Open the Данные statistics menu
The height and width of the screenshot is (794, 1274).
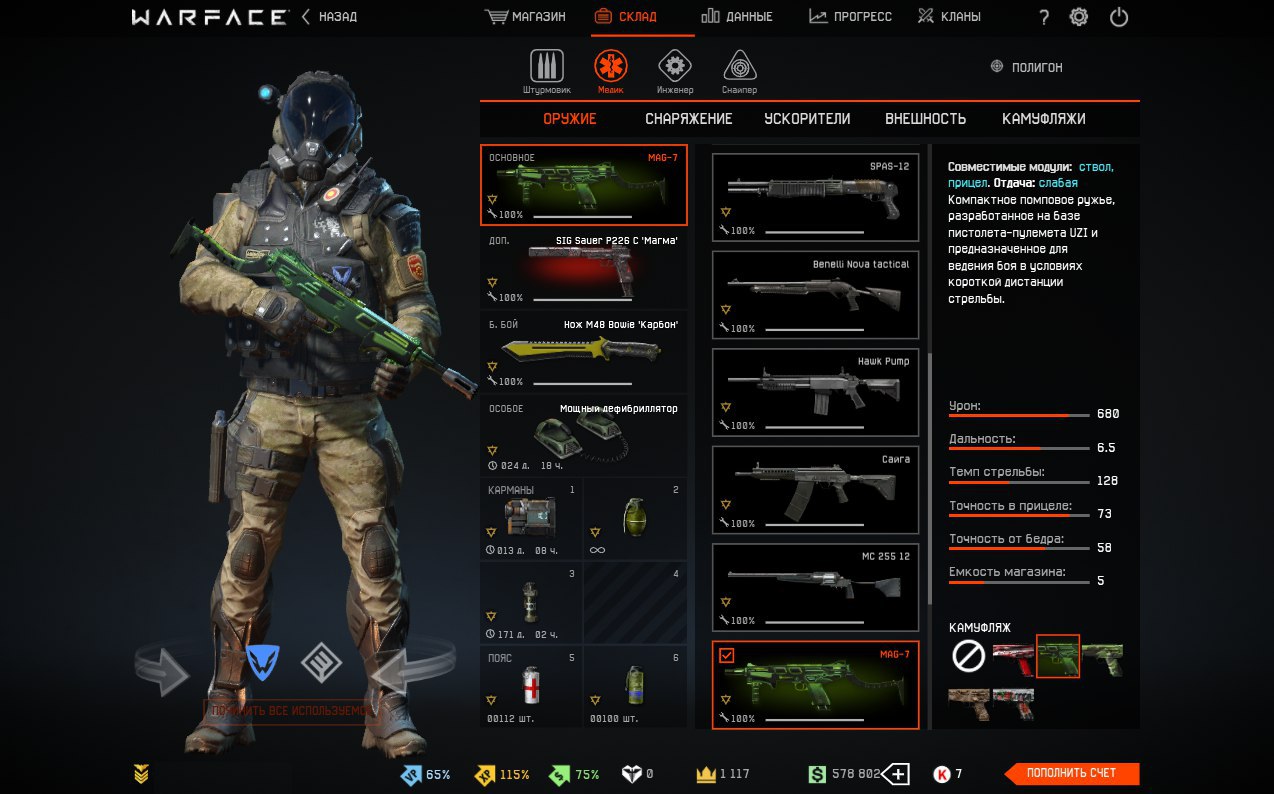click(x=737, y=17)
